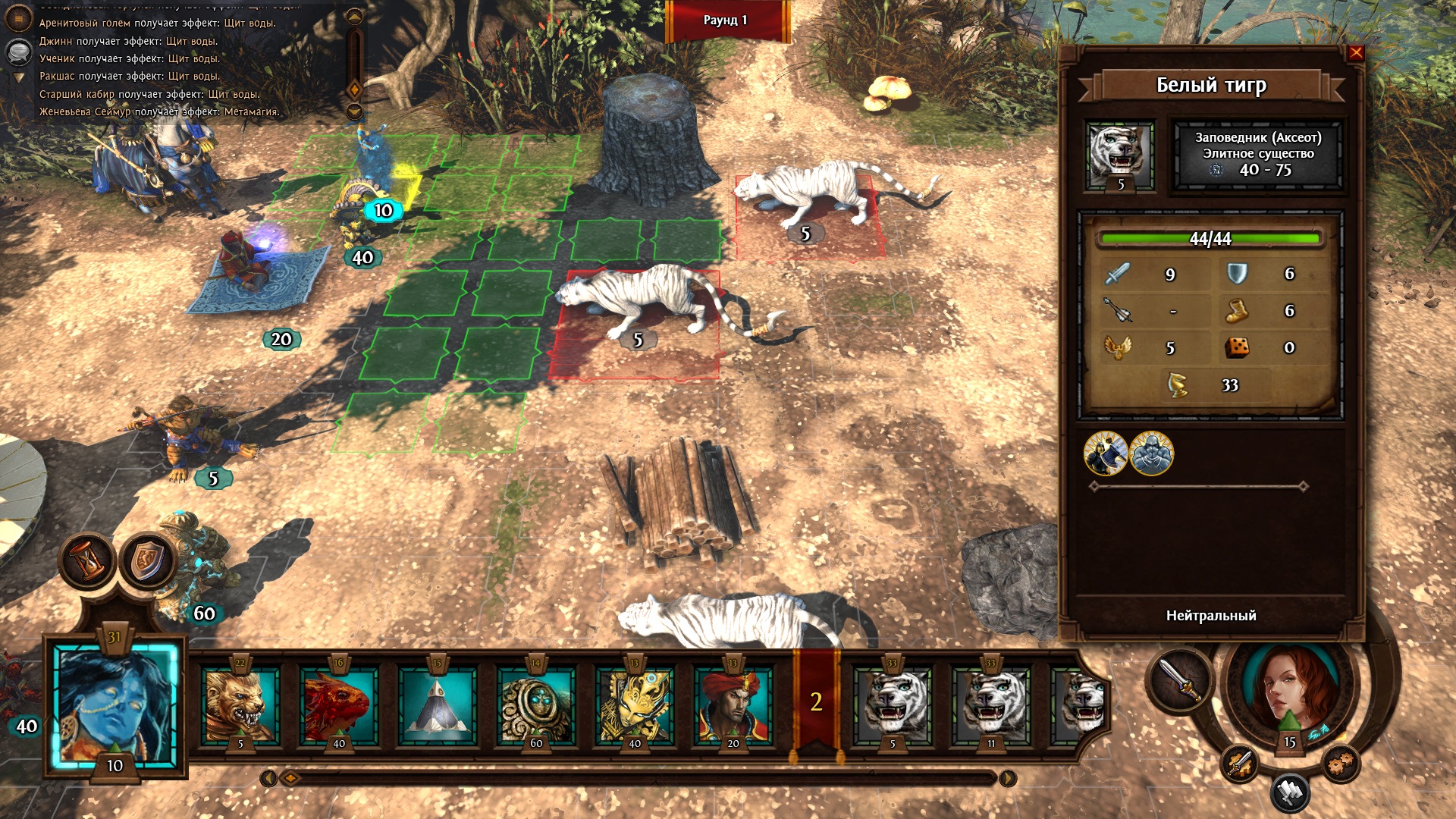Select the active blue djinn portrait
The width and height of the screenshot is (1456, 819).
[115, 705]
